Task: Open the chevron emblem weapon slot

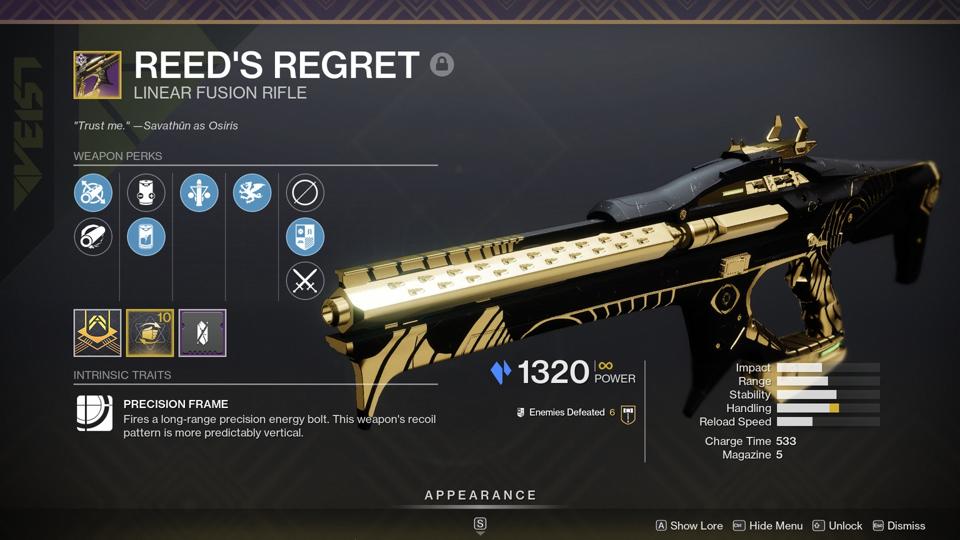Action: click(97, 333)
